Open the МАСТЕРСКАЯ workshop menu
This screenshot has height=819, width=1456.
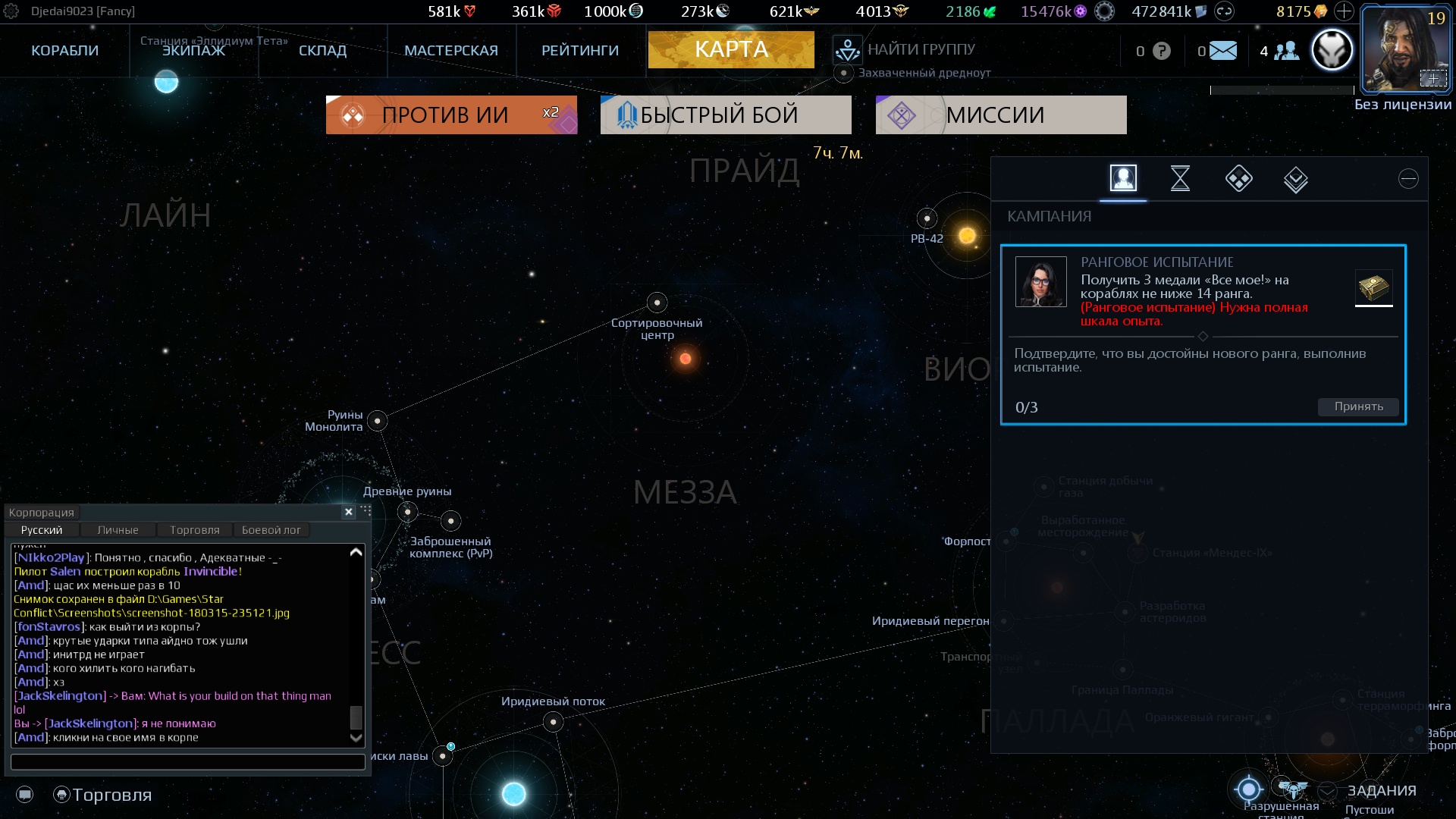450,51
